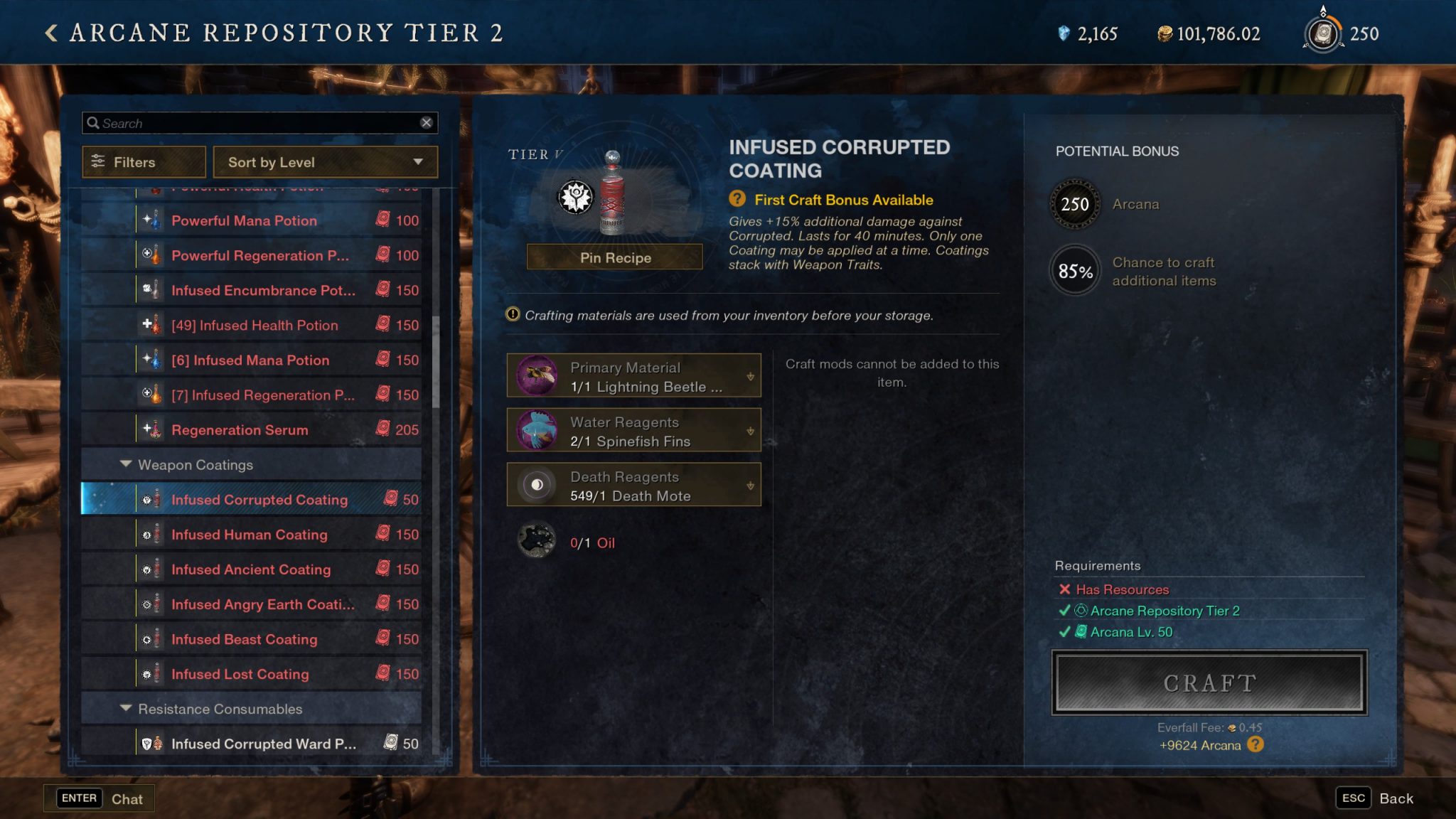1456x819 pixels.
Task: Expand the Primary Material ingredient selector arrow
Action: point(751,375)
